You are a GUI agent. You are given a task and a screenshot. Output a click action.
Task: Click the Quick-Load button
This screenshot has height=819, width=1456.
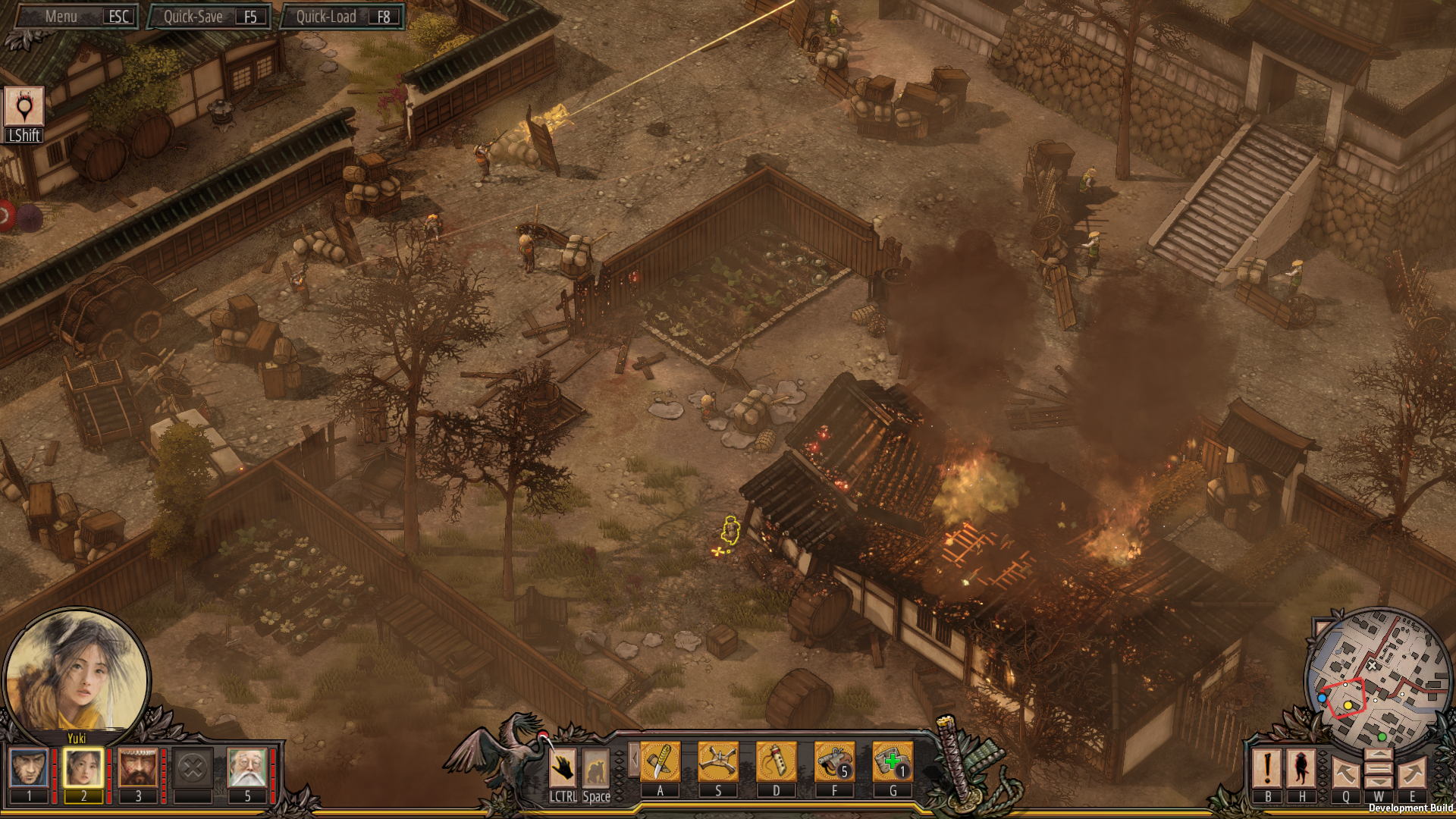point(342,17)
